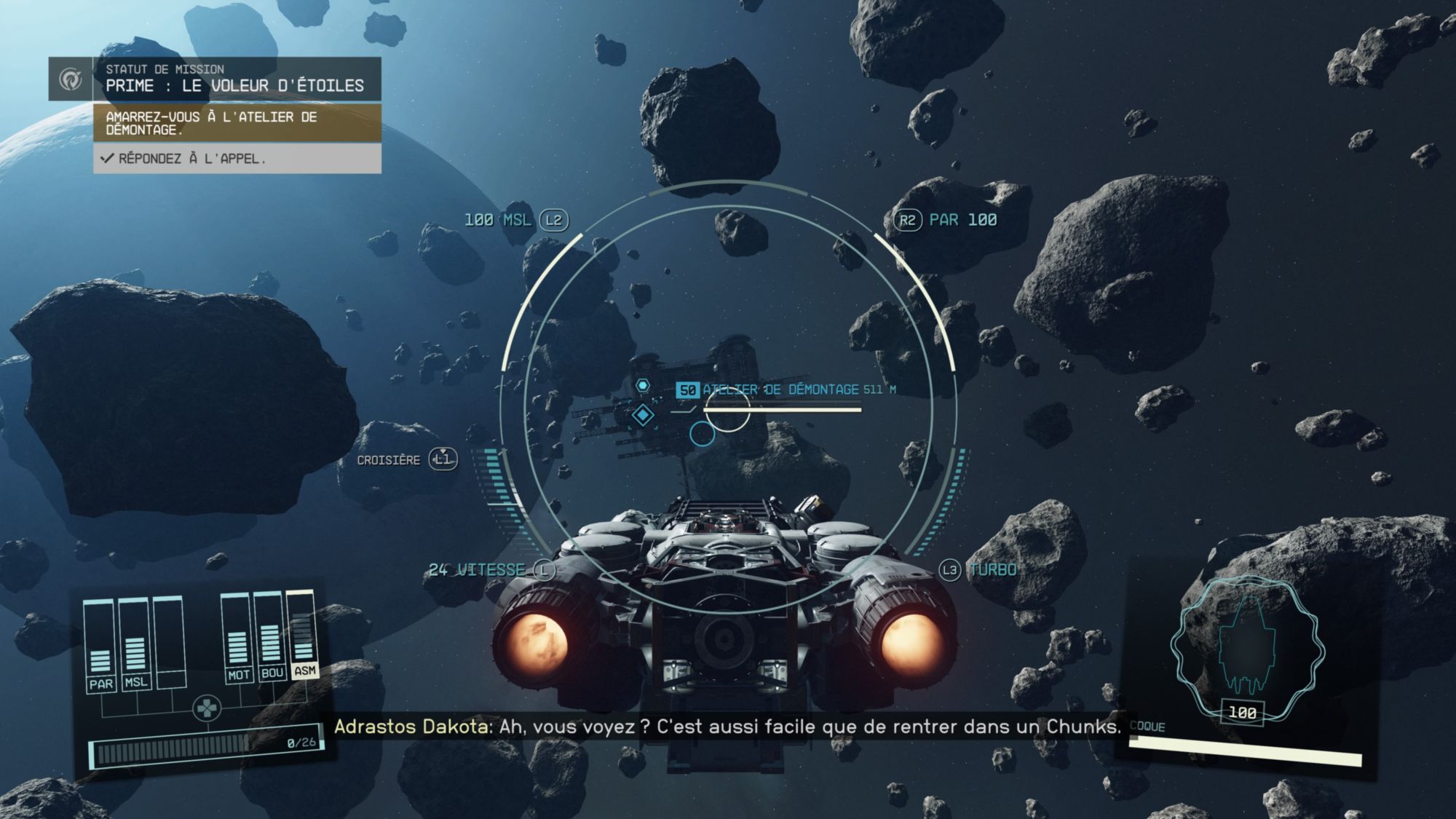Image resolution: width=1456 pixels, height=819 pixels.
Task: Click the diamond mission marker in the reticle
Action: pyautogui.click(x=643, y=415)
